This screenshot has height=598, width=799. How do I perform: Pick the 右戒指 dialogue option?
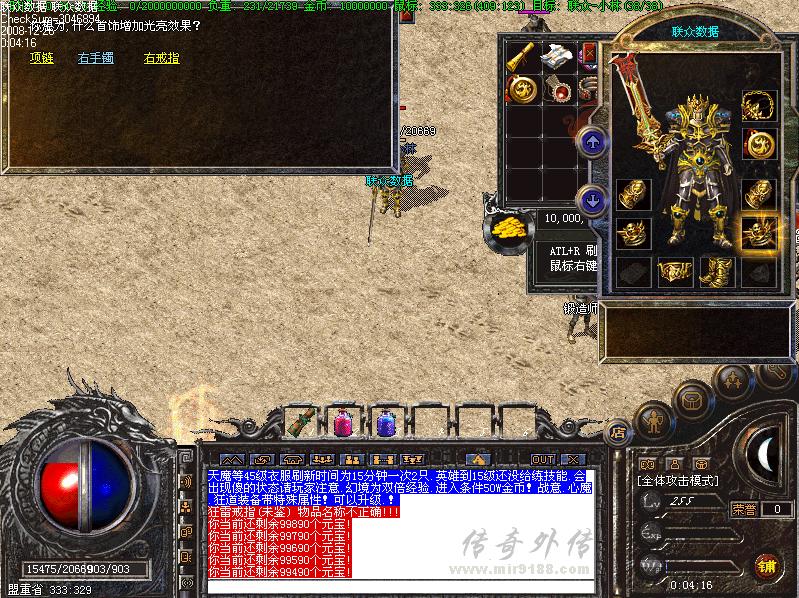161,59
